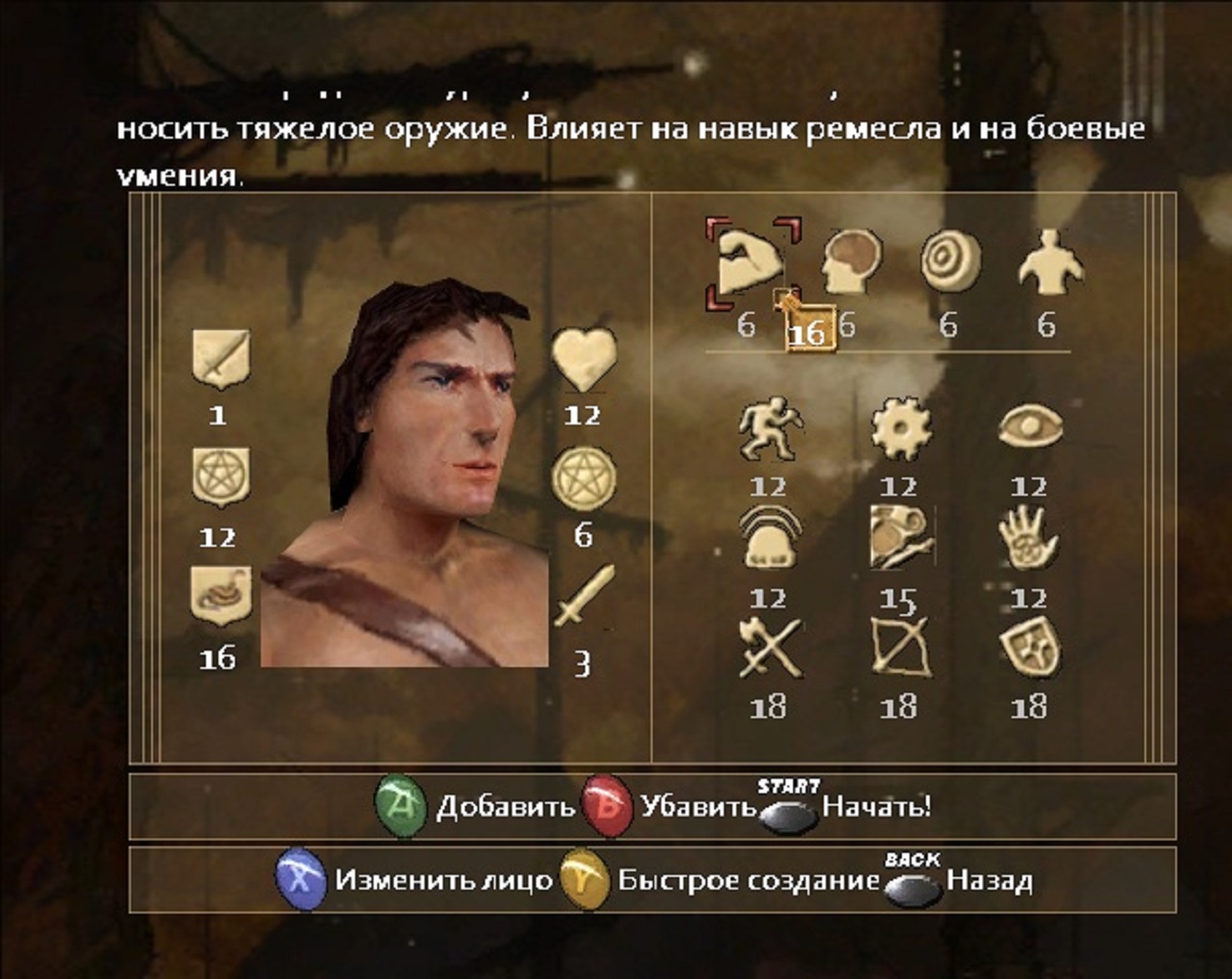The image size is (1232, 979).
Task: Choose the Mechanism gear skill icon
Action: 900,428
